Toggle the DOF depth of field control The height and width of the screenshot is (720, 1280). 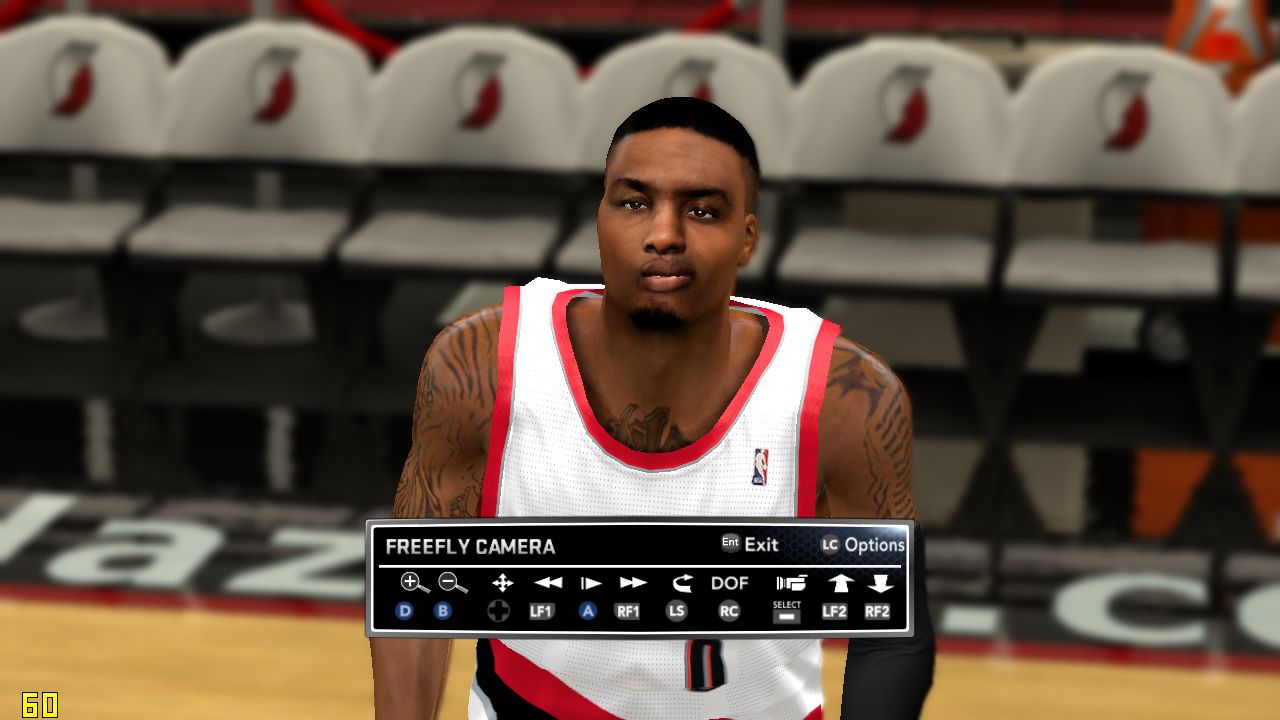click(729, 583)
